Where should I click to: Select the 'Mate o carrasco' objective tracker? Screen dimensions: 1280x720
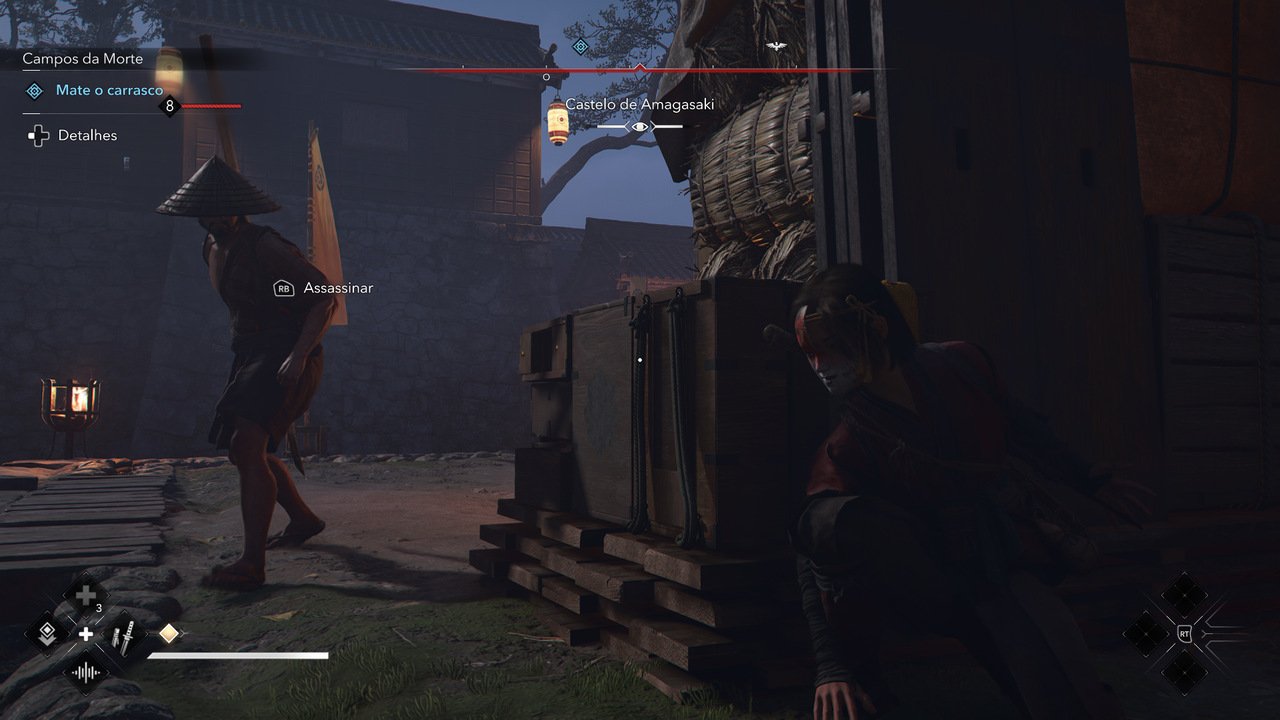(109, 91)
